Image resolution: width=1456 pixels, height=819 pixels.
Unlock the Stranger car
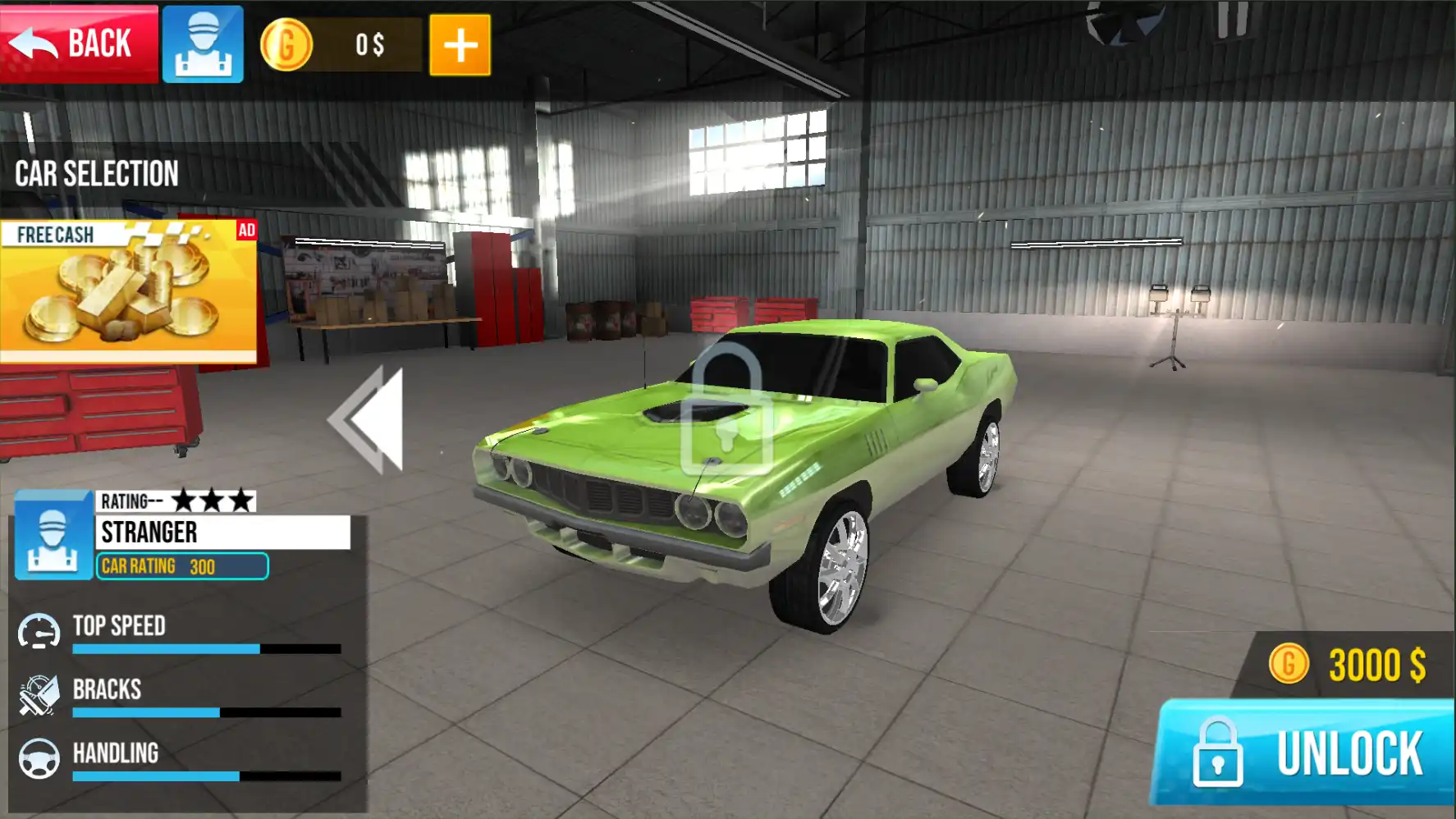point(1305,752)
